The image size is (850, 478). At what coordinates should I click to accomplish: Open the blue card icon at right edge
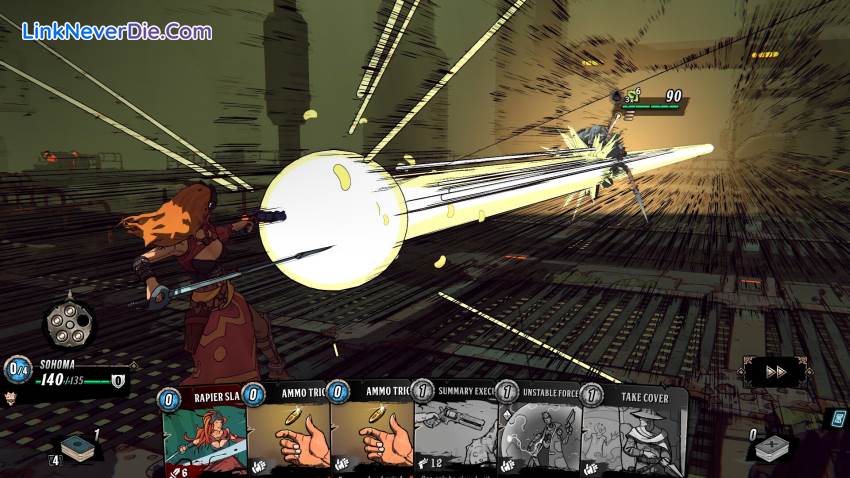click(836, 419)
